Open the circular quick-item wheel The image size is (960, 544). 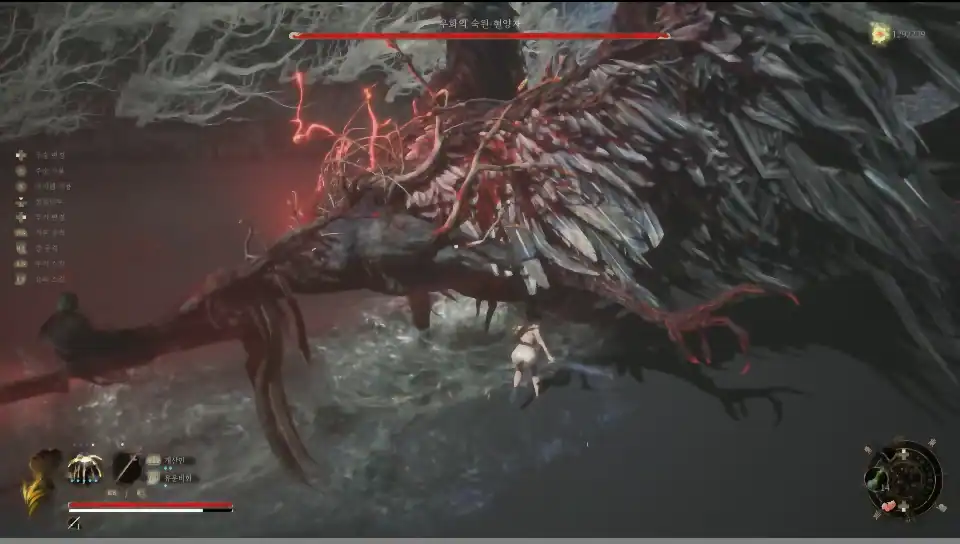pos(904,476)
